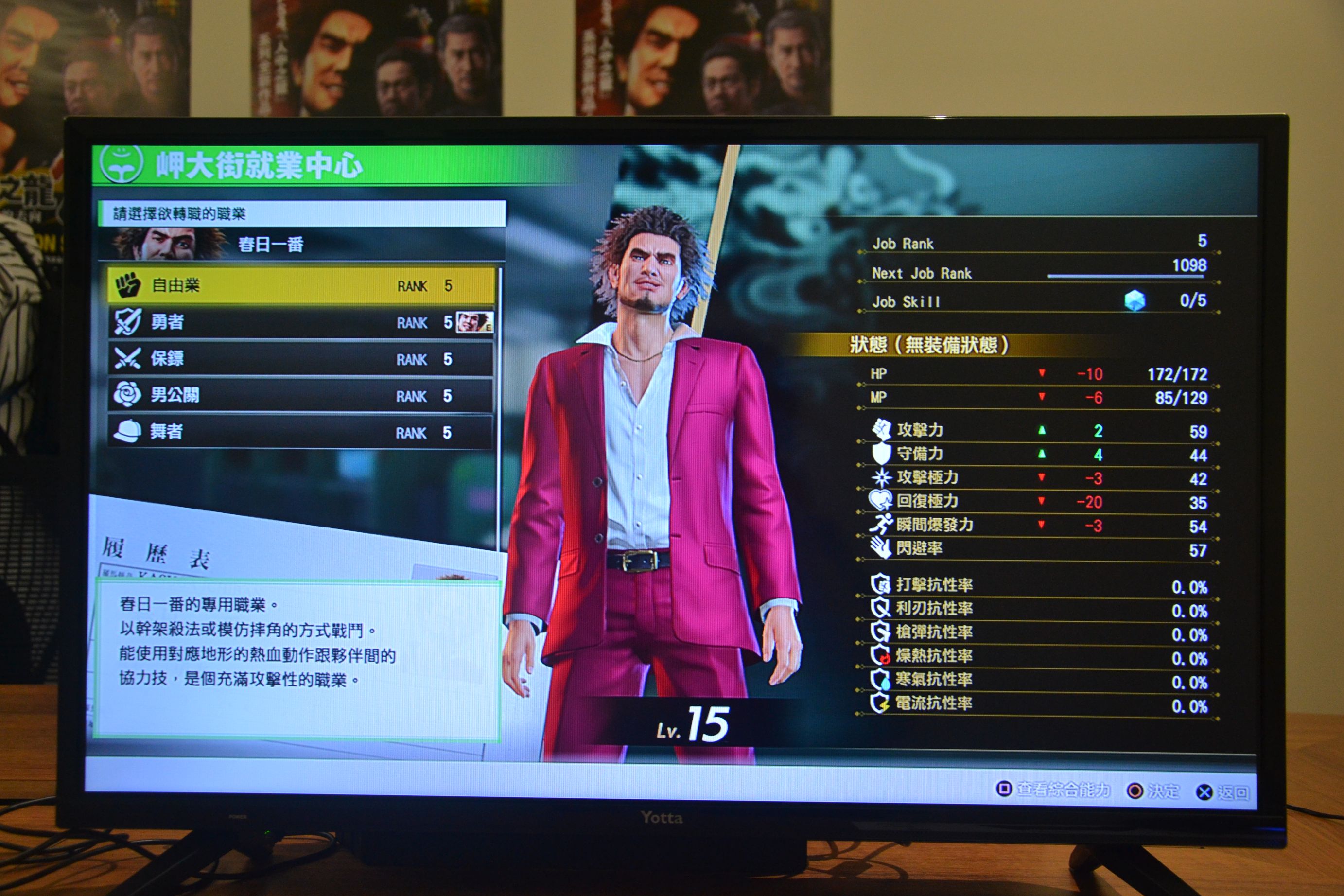Choose the 勇者 job row
Image resolution: width=1344 pixels, height=896 pixels.
pyautogui.click(x=301, y=322)
